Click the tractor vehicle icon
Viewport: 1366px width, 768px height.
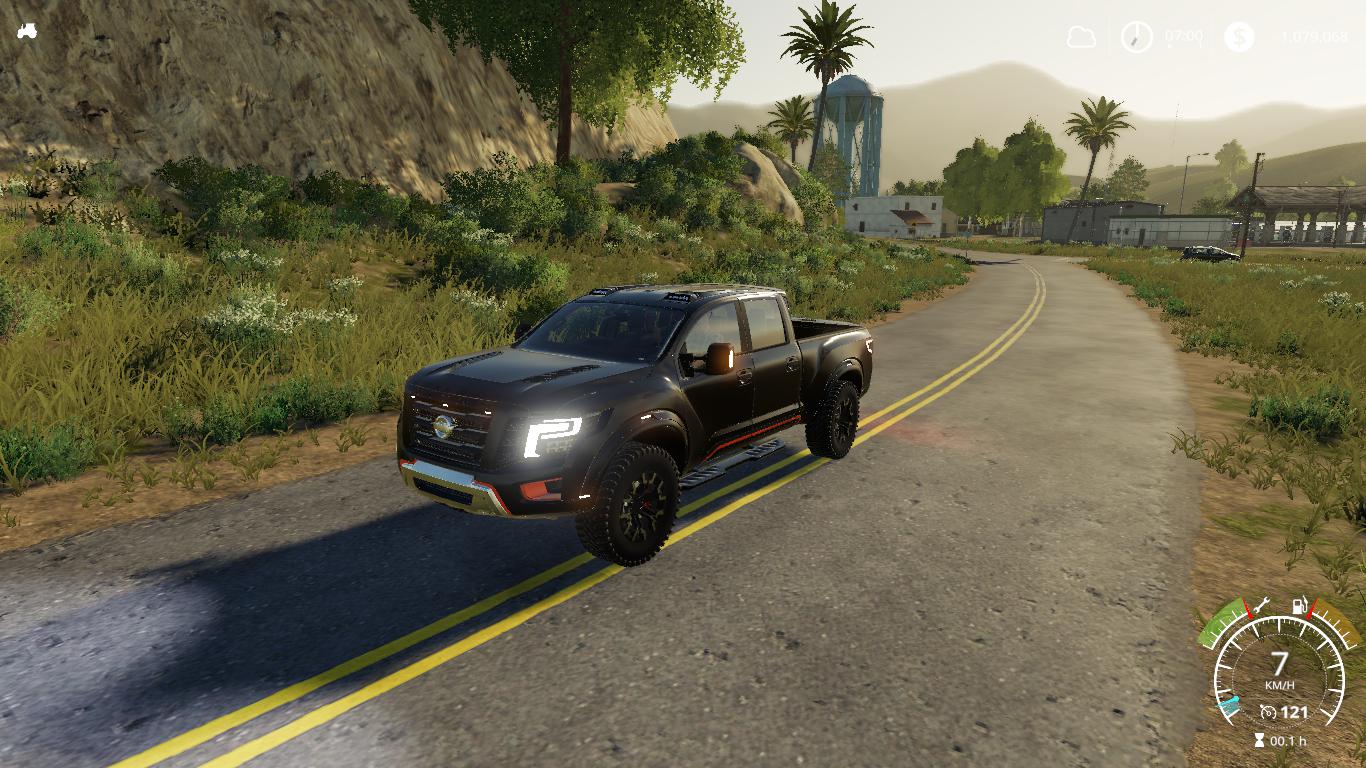pyautogui.click(x=27, y=31)
